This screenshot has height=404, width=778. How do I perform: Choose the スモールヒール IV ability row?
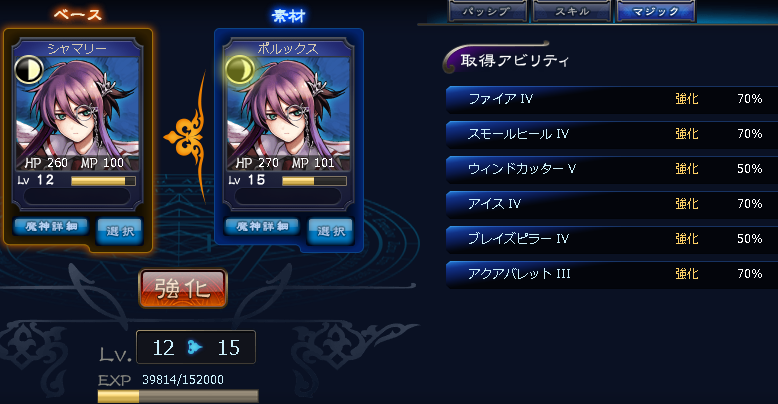click(x=611, y=134)
